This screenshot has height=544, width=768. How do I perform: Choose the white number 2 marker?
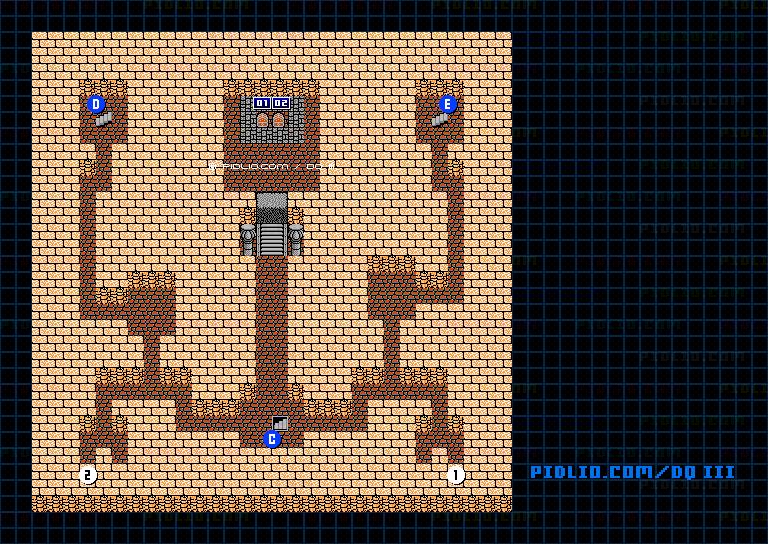coord(88,475)
